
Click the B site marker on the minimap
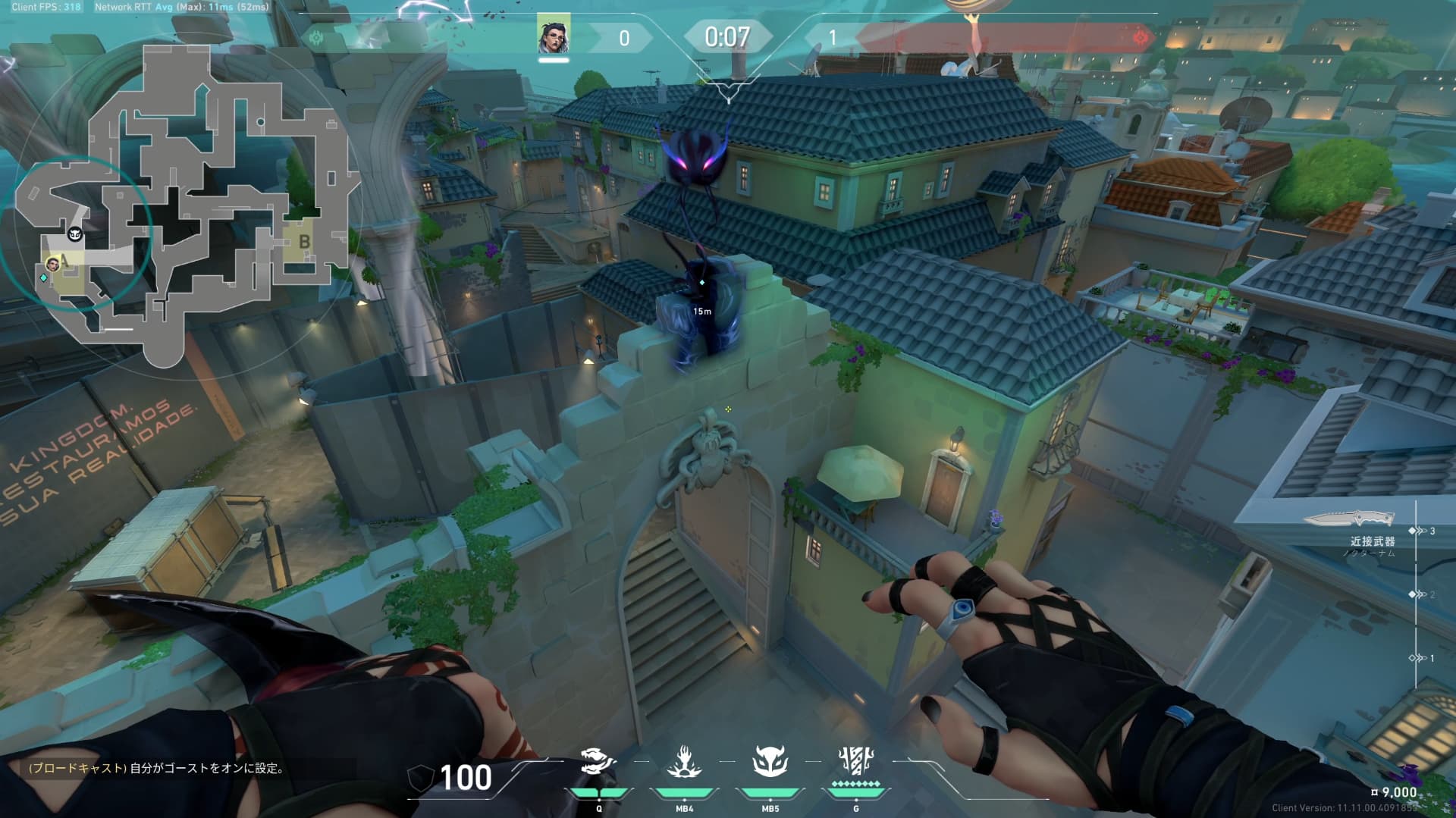coord(304,242)
